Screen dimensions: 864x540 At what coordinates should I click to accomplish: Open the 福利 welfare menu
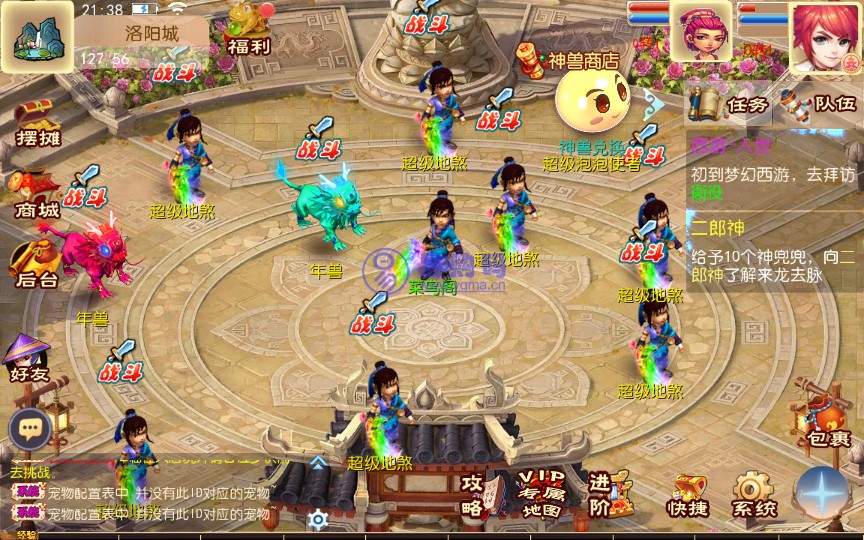click(x=247, y=27)
